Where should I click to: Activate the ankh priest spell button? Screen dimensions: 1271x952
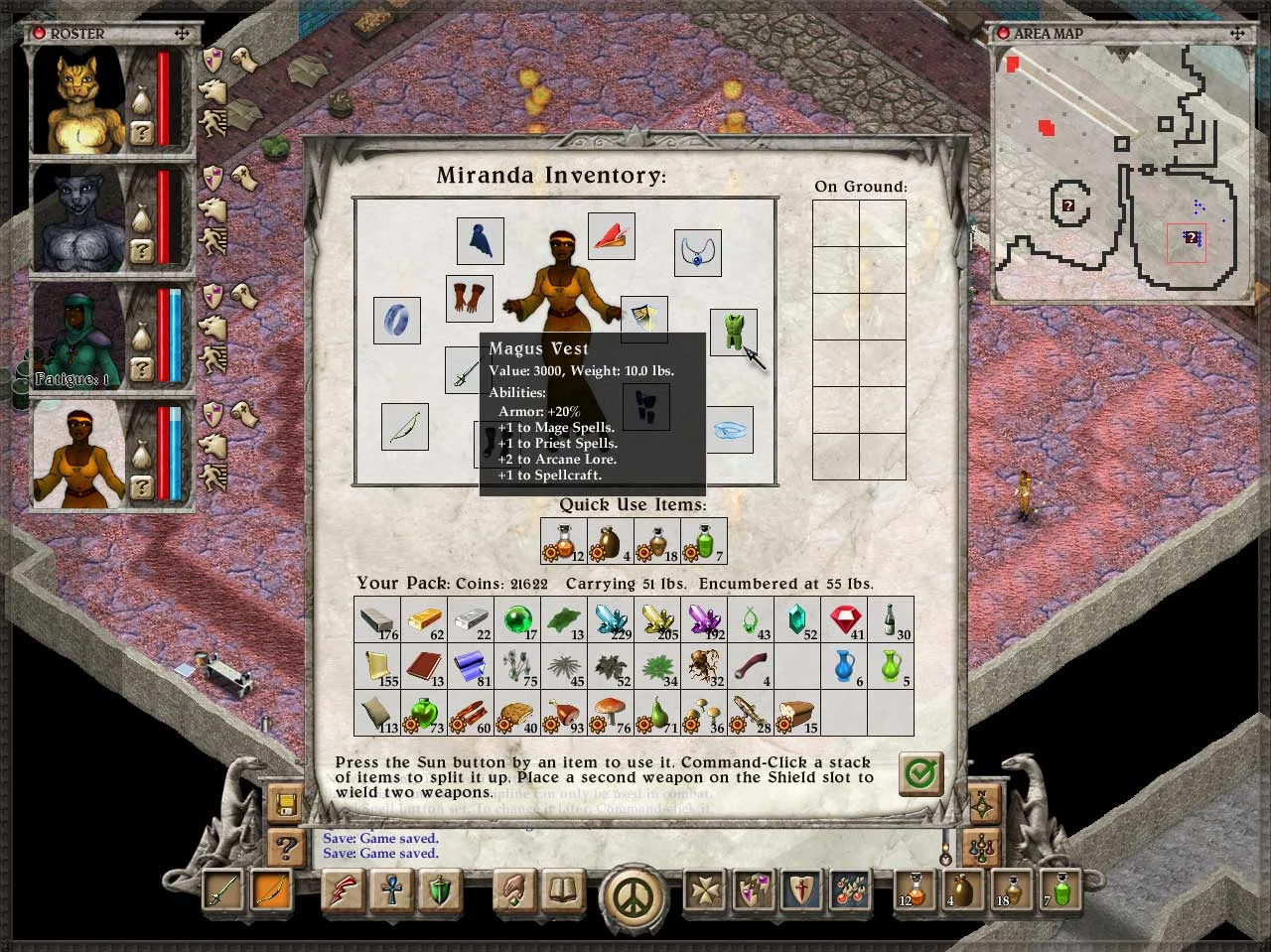coord(391,890)
